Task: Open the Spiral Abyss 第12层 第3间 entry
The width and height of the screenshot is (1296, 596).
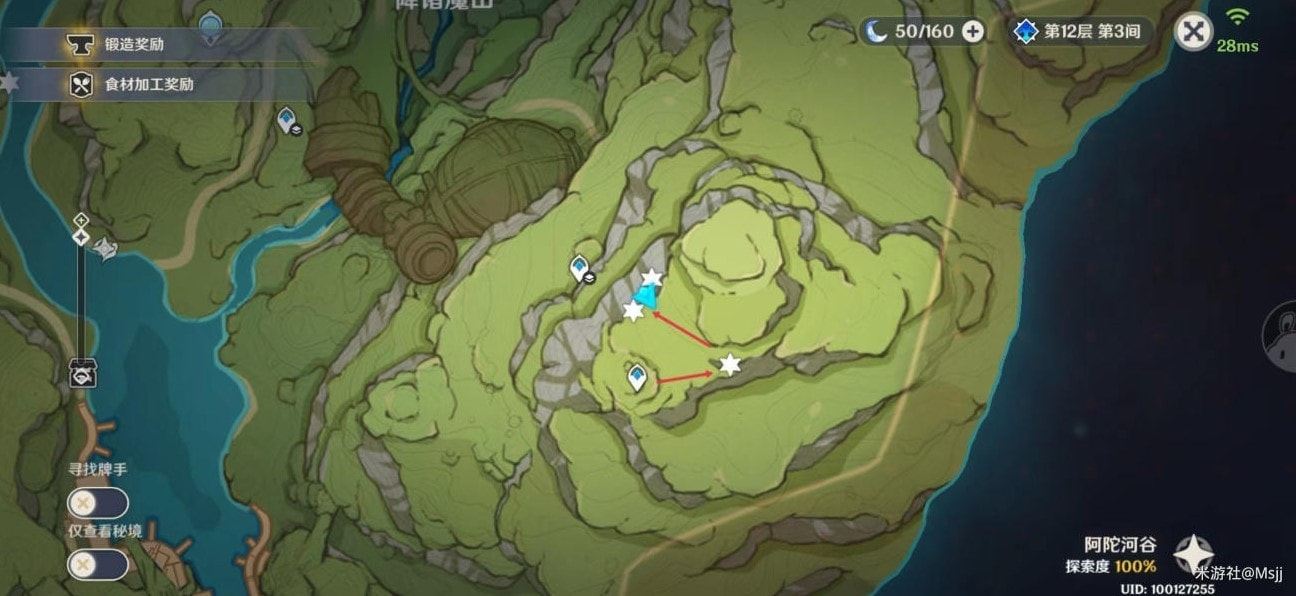Action: click(1078, 32)
